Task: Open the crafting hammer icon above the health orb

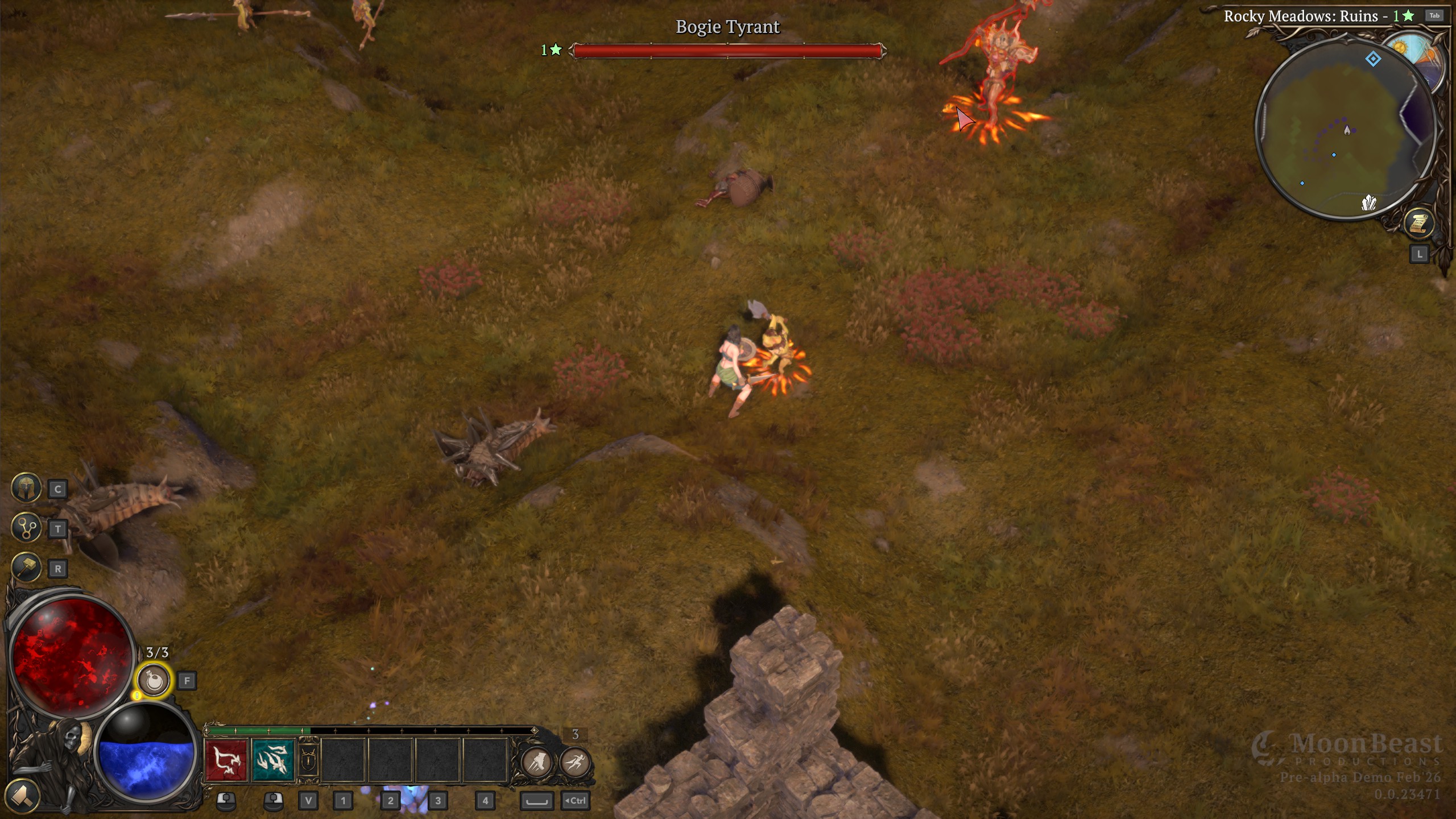Action: pyautogui.click(x=26, y=567)
